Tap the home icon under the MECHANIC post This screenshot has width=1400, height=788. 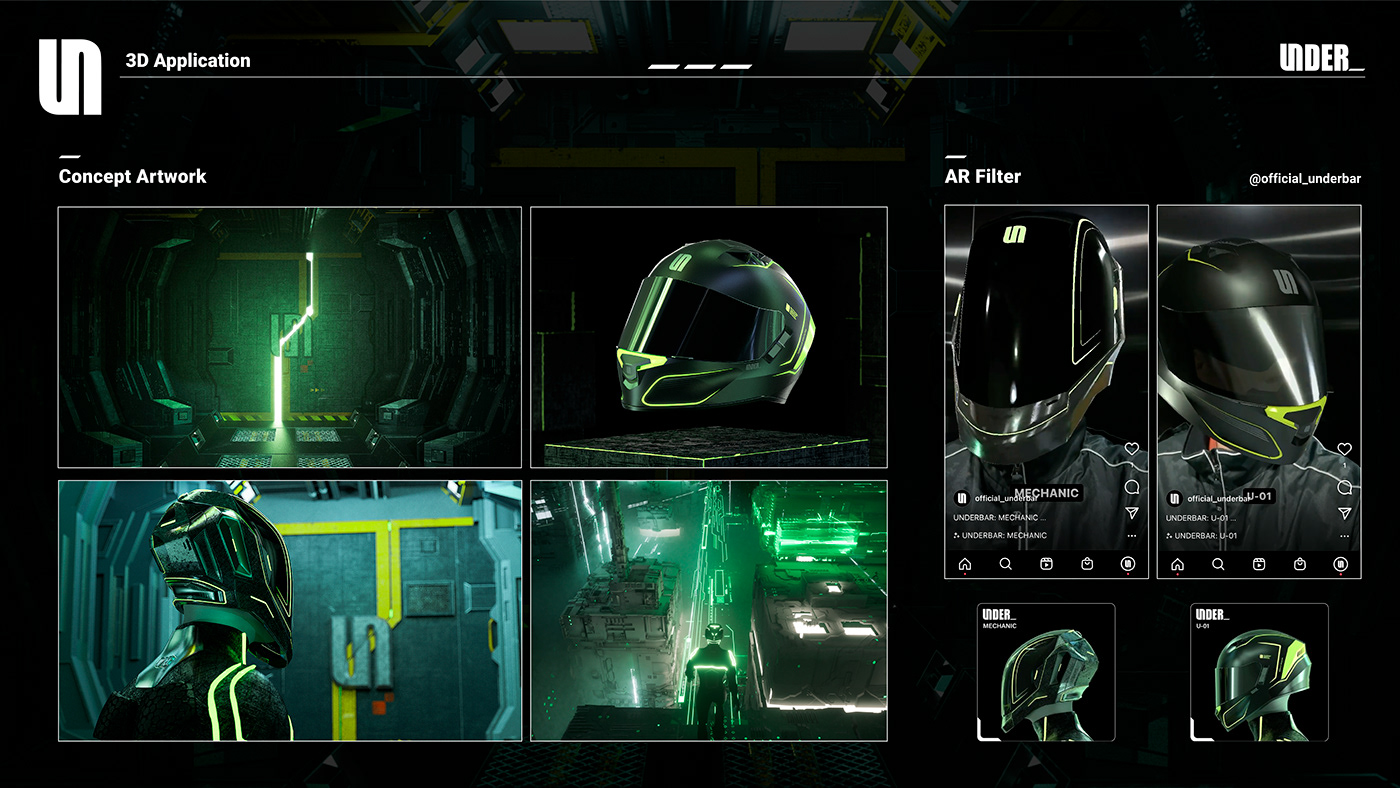coord(965,564)
